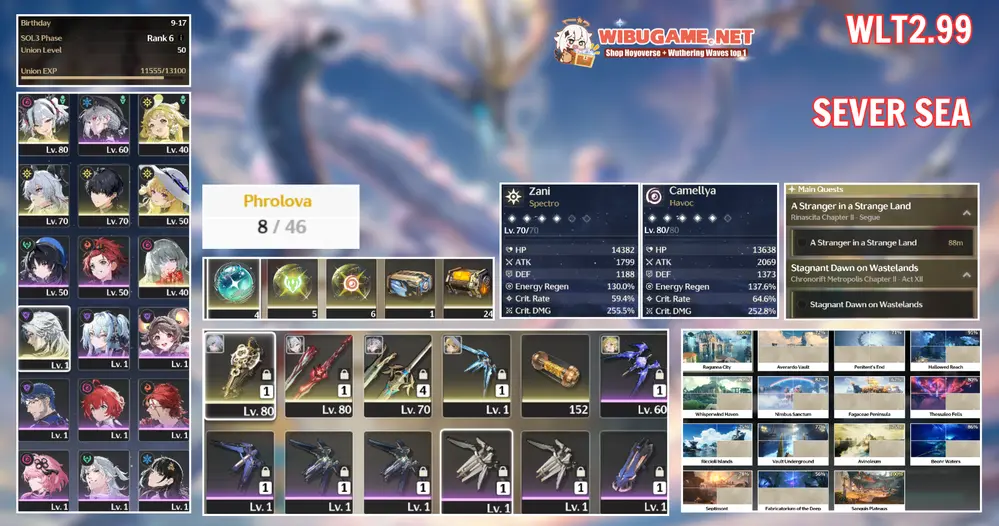Pick the orange tube item with count 152
The image size is (999, 526).
coord(555,375)
